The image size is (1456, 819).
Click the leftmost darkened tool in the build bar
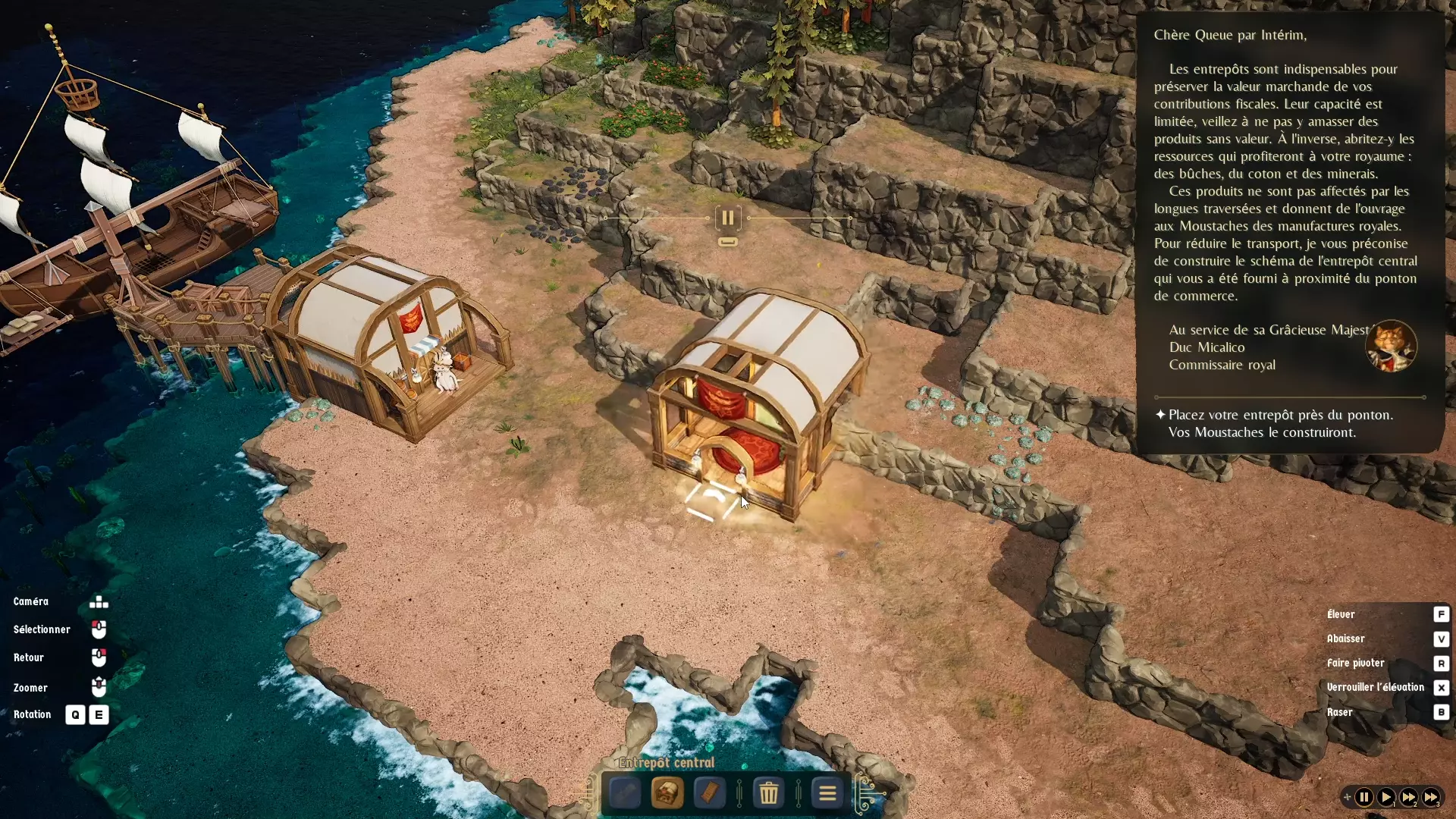625,793
